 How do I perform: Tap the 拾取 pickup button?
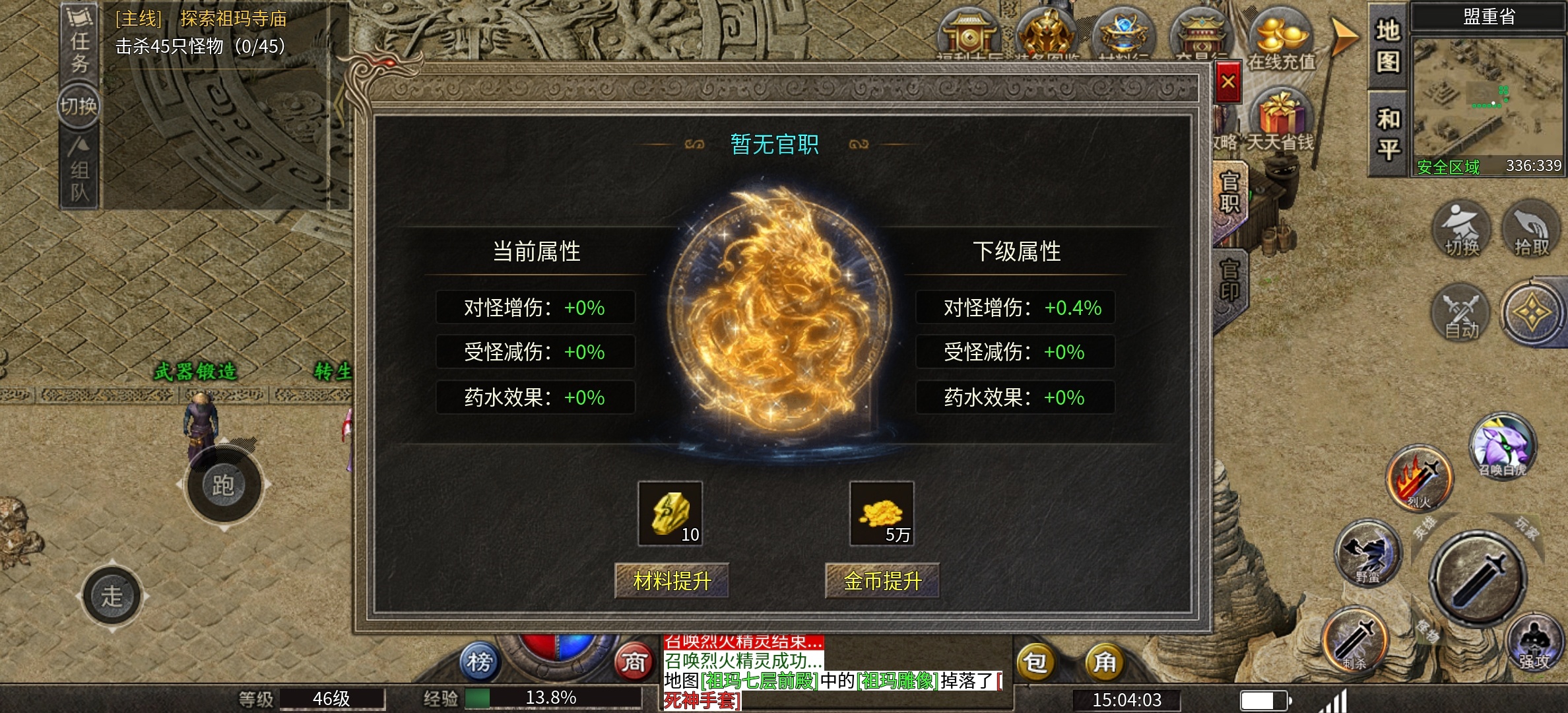[1531, 231]
